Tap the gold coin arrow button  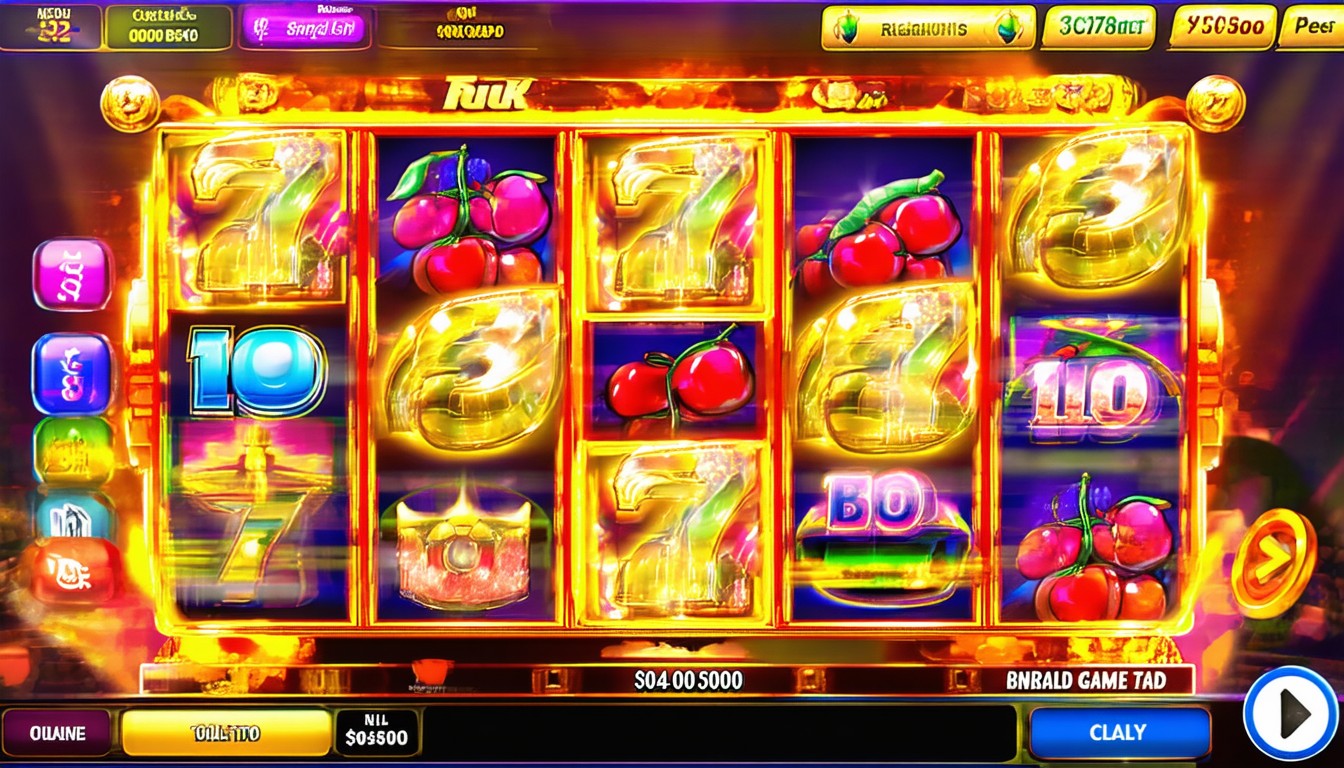[x=1271, y=563]
